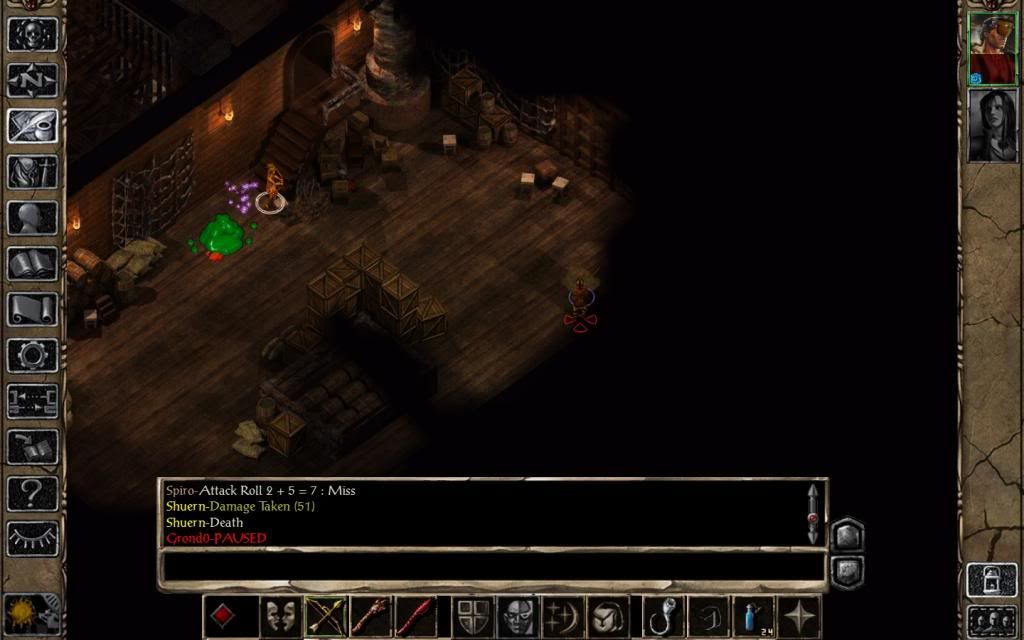Activate the theater masks talk button
Image resolution: width=1024 pixels, height=640 pixels.
point(280,616)
